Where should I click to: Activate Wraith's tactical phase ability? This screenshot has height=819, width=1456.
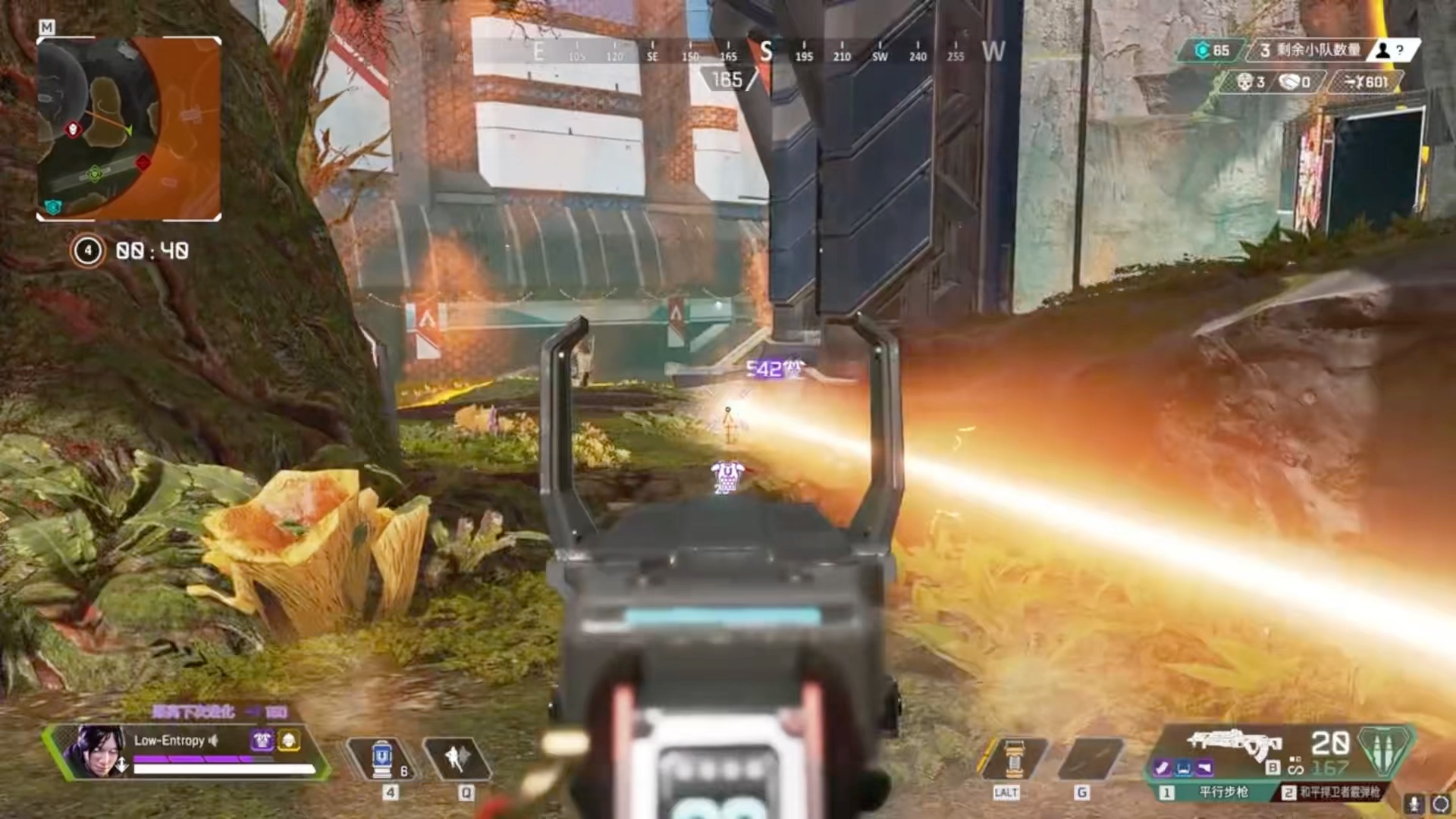(457, 758)
